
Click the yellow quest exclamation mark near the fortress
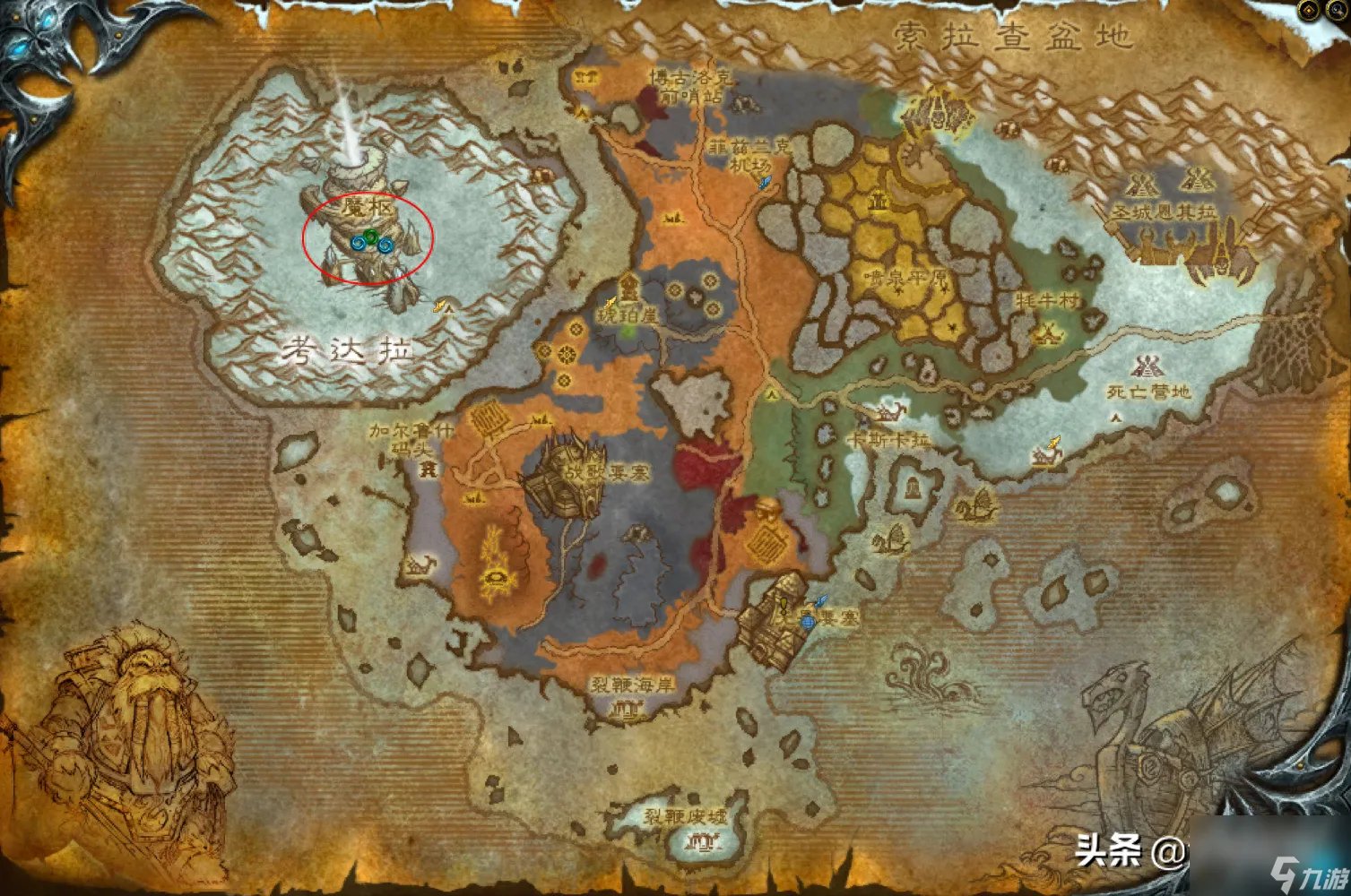tap(784, 607)
